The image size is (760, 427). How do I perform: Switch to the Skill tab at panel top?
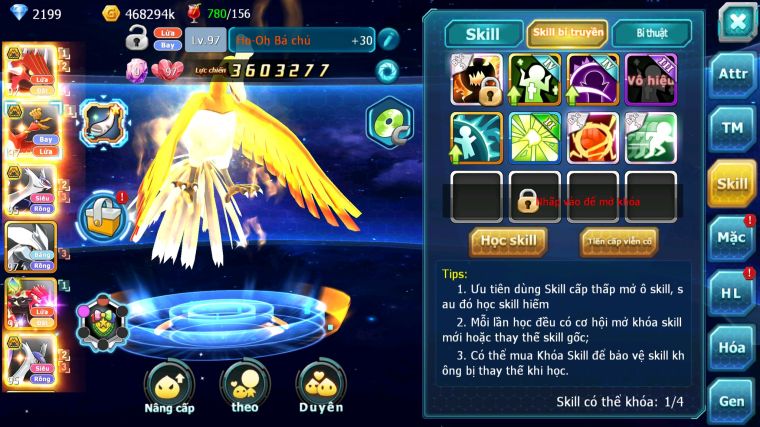click(484, 34)
